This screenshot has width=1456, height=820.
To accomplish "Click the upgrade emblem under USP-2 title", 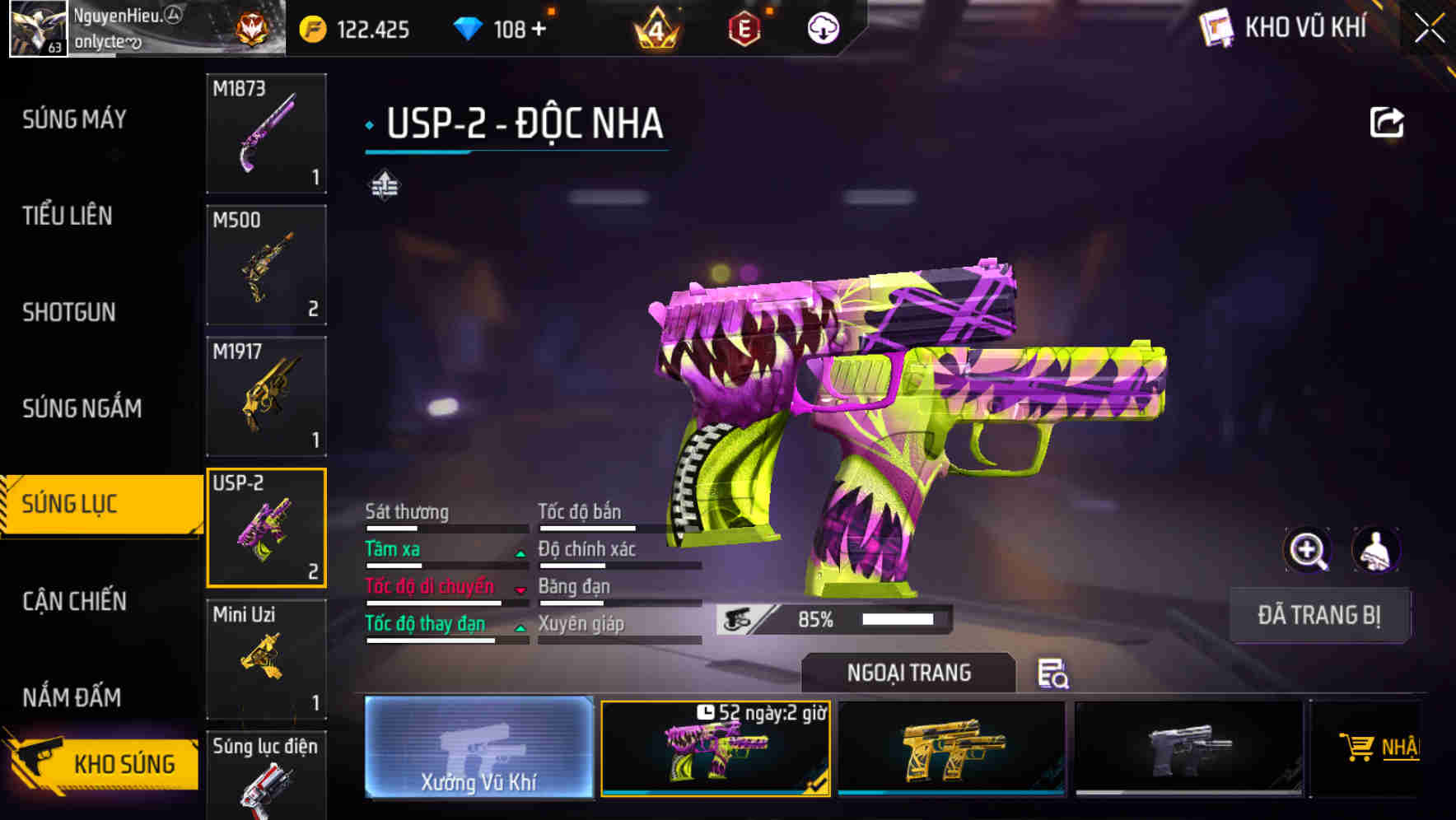I will 385,184.
